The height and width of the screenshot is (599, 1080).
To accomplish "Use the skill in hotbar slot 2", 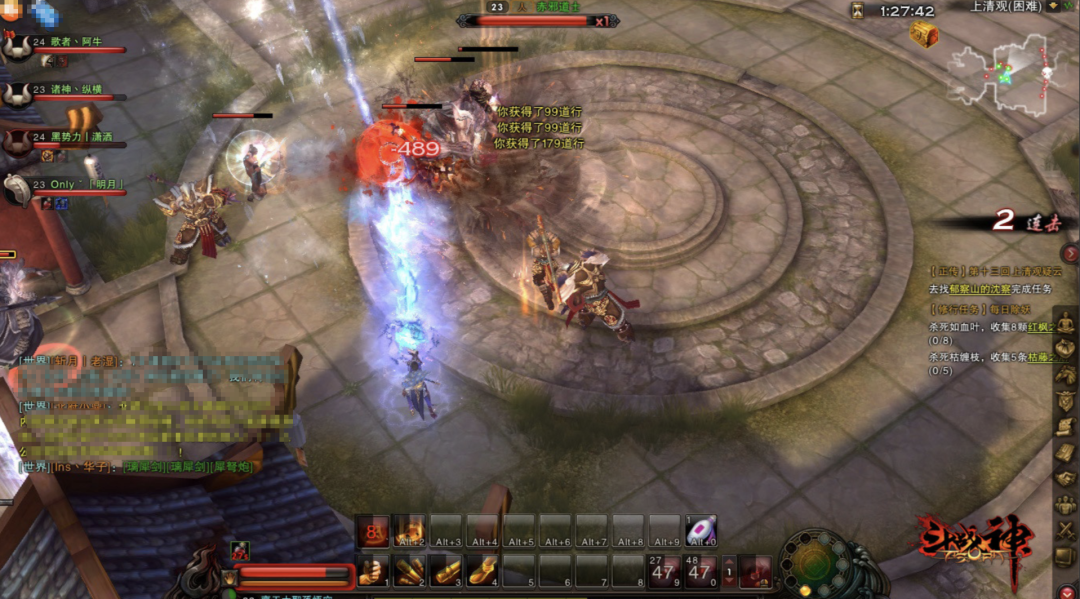I will pos(410,572).
